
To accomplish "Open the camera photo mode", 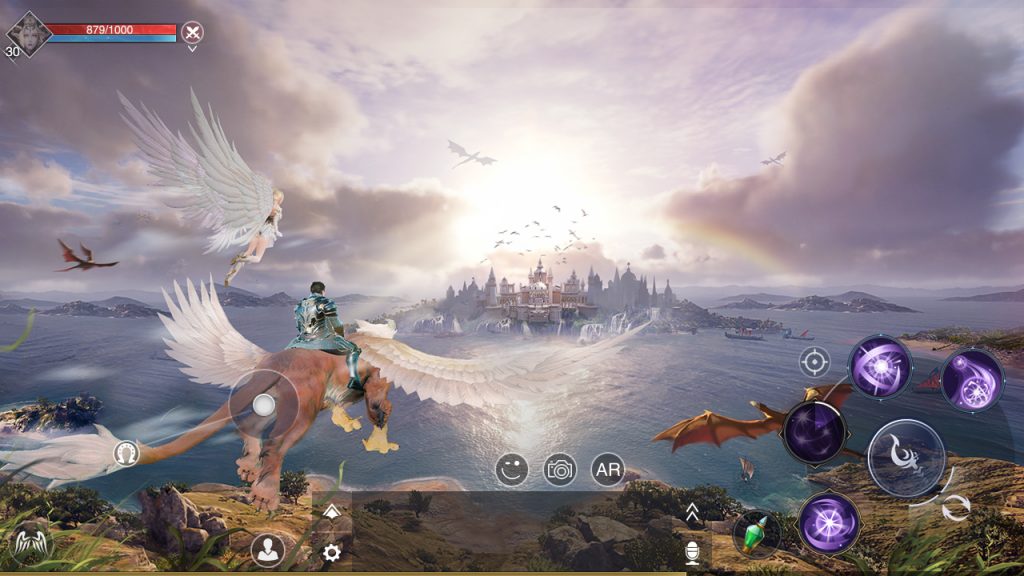I will click(560, 469).
